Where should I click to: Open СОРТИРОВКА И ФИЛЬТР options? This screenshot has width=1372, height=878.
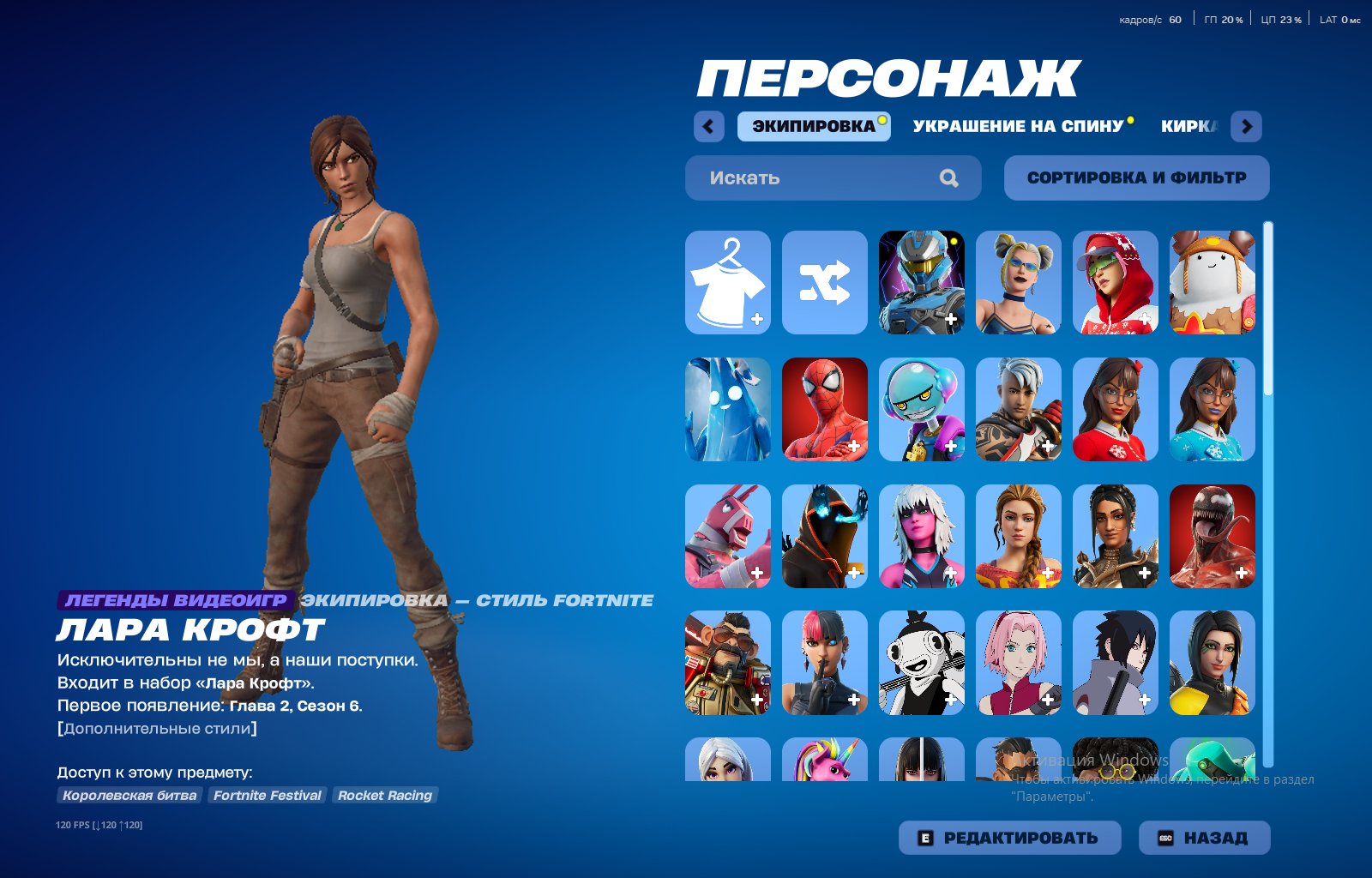tap(1137, 177)
